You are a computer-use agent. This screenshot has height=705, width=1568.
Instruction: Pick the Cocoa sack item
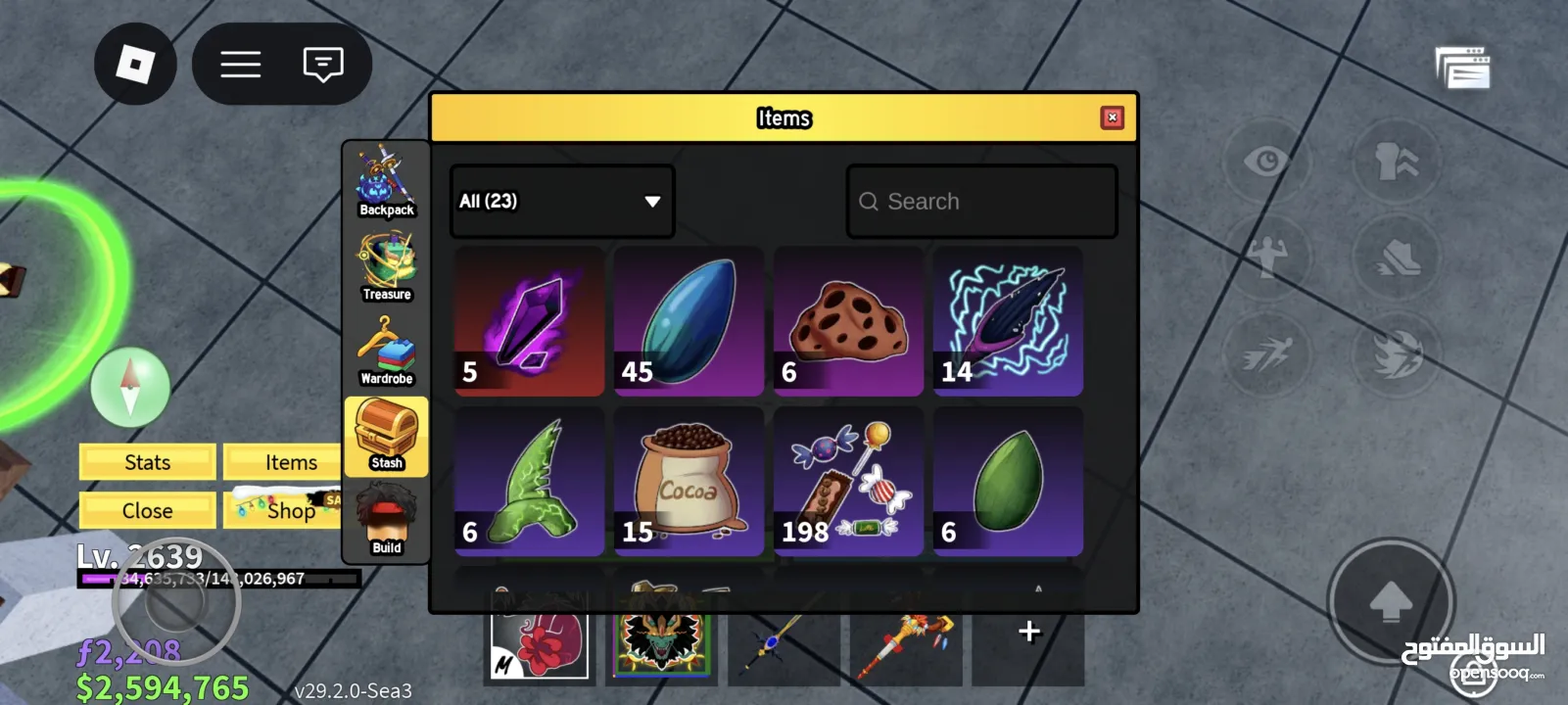(689, 482)
